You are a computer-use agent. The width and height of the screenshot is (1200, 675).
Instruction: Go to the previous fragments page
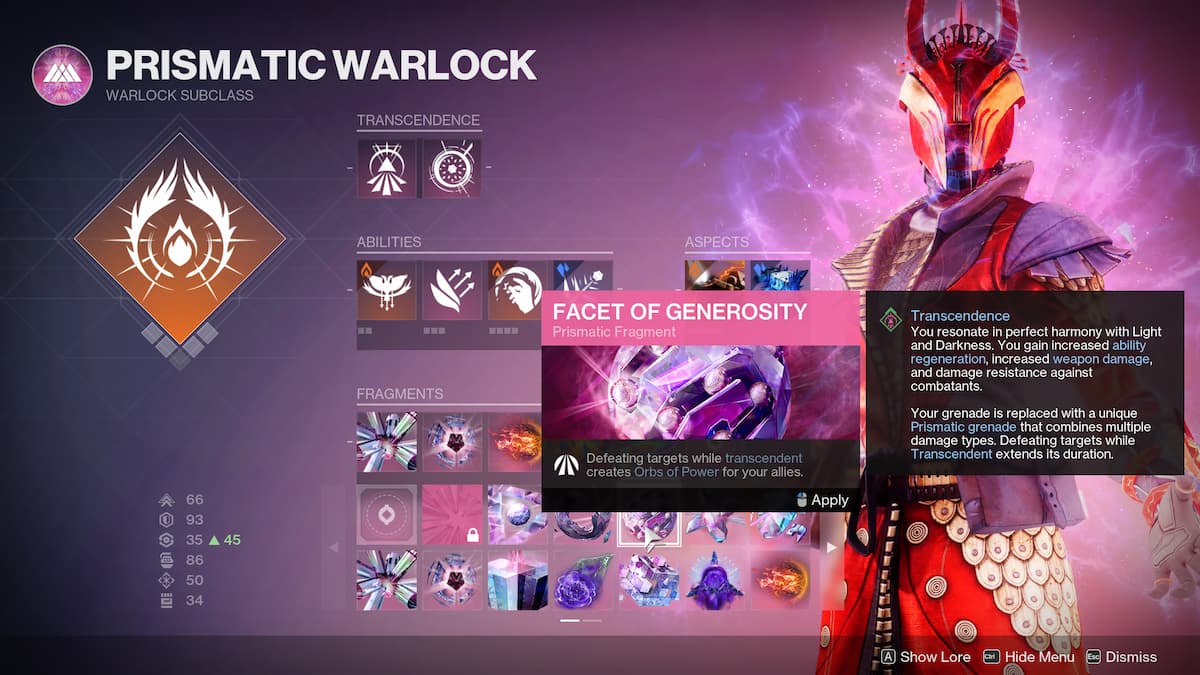tap(334, 547)
